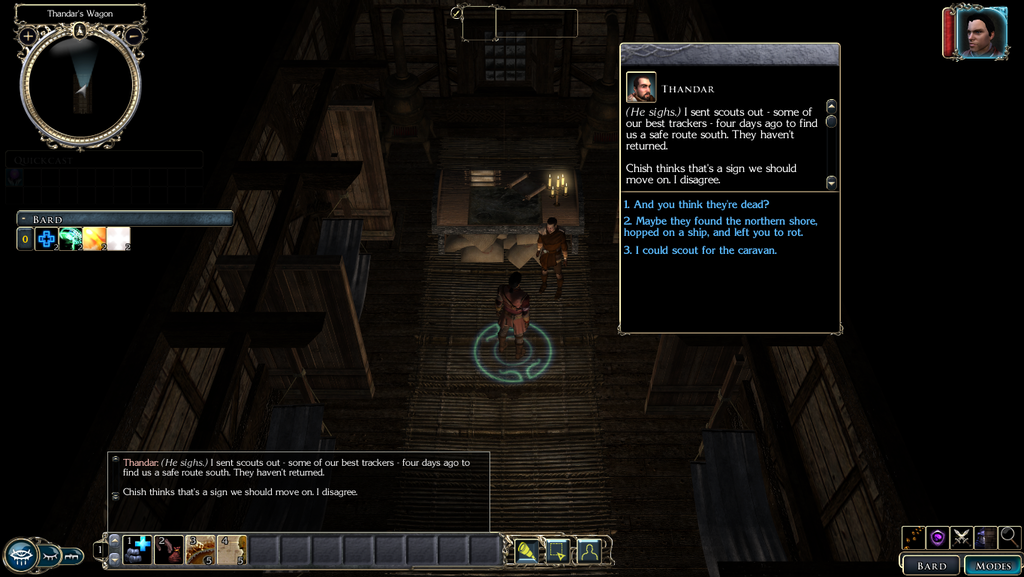Toggle the crossed swords combat mode
Screen dimensions: 1024x577
click(x=962, y=537)
